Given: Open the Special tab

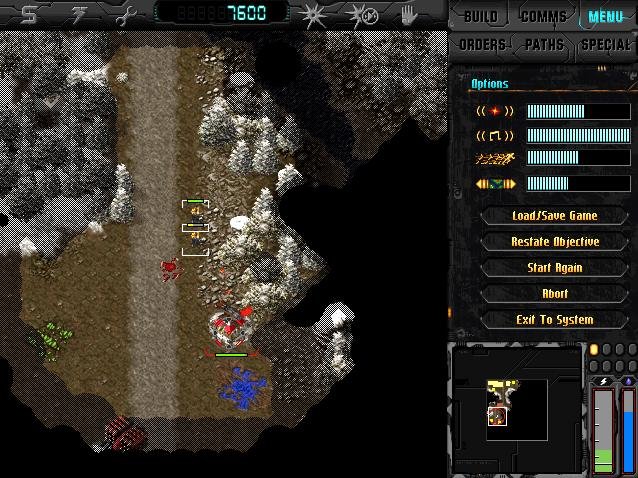Looking at the screenshot, I should pos(606,45).
